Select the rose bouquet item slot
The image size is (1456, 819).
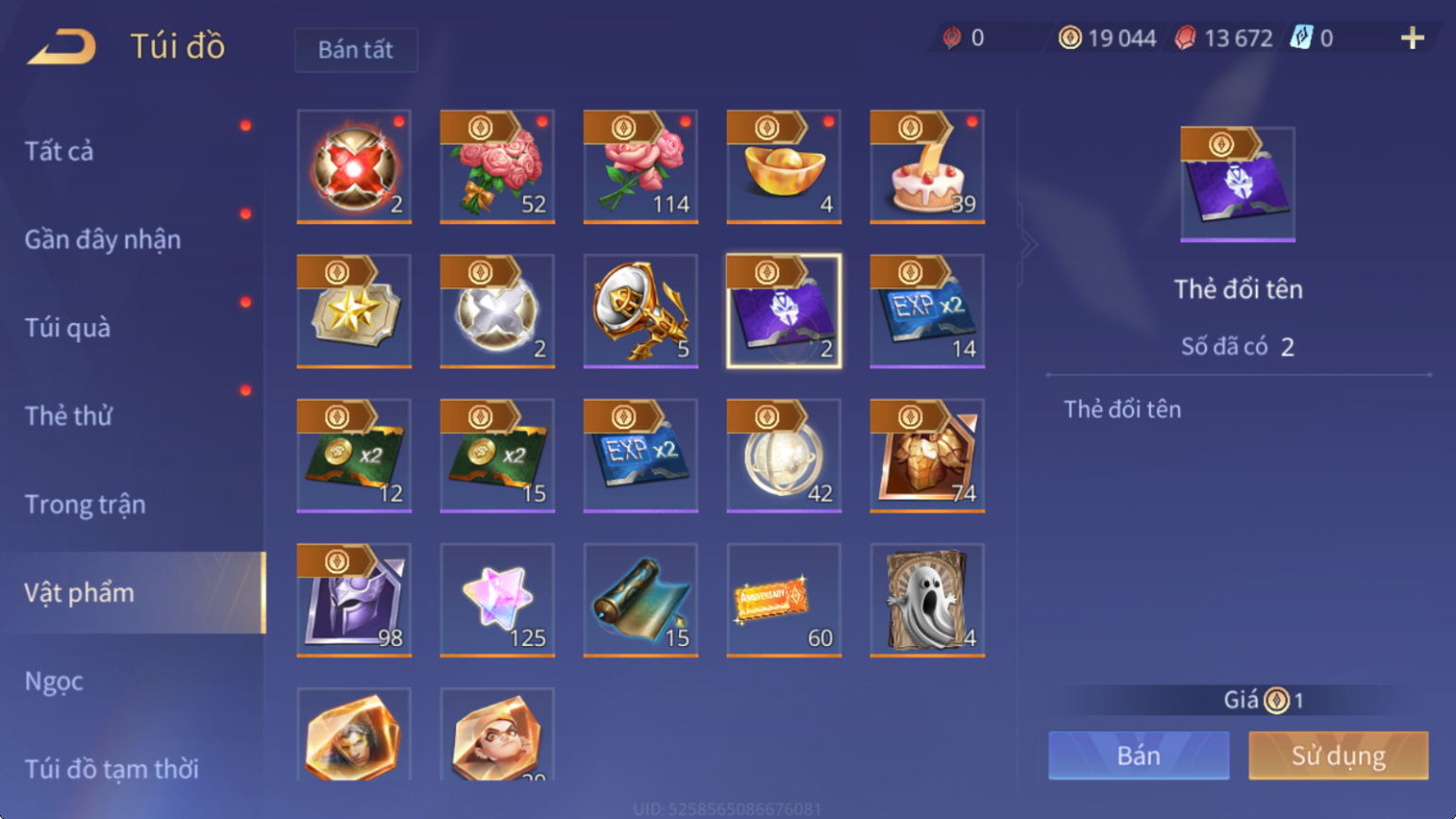click(x=498, y=166)
